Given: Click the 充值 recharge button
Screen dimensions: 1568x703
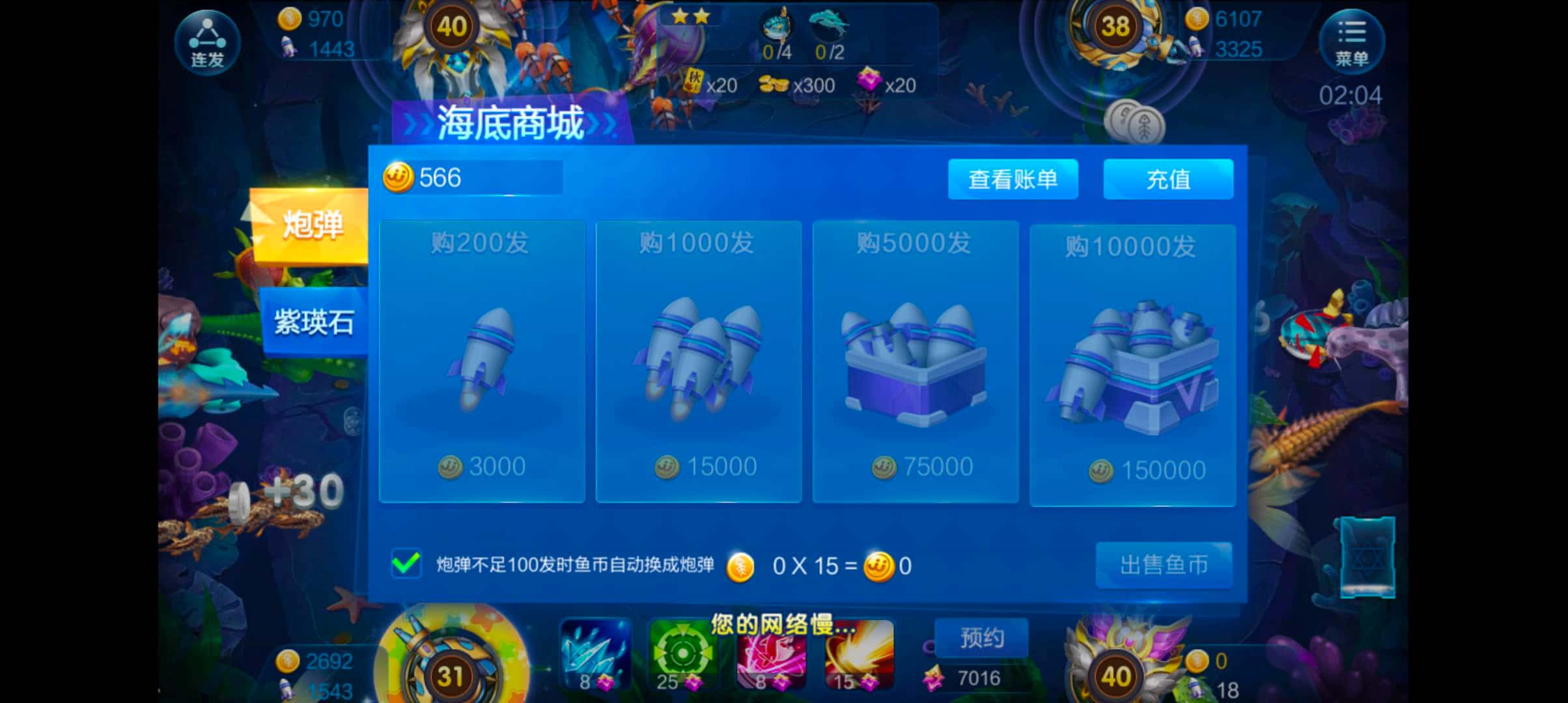Looking at the screenshot, I should (x=1168, y=180).
